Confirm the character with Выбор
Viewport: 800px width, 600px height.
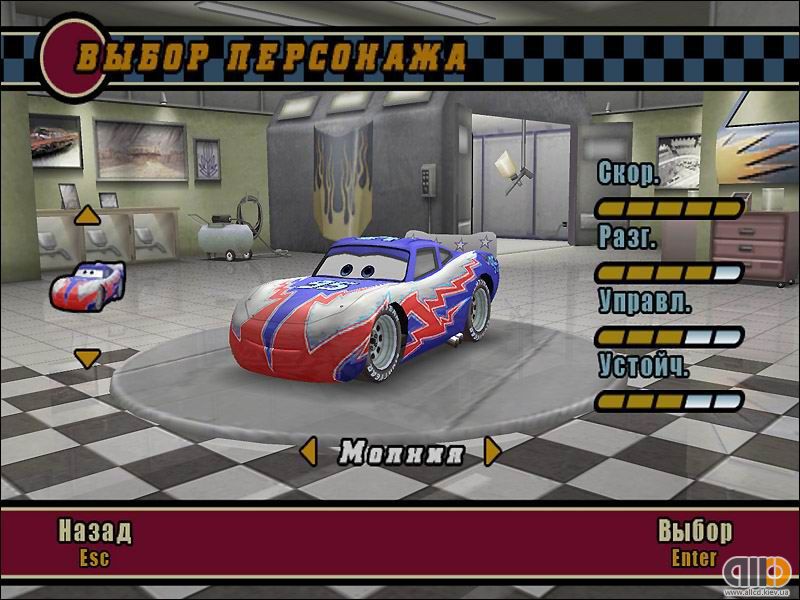[x=694, y=530]
